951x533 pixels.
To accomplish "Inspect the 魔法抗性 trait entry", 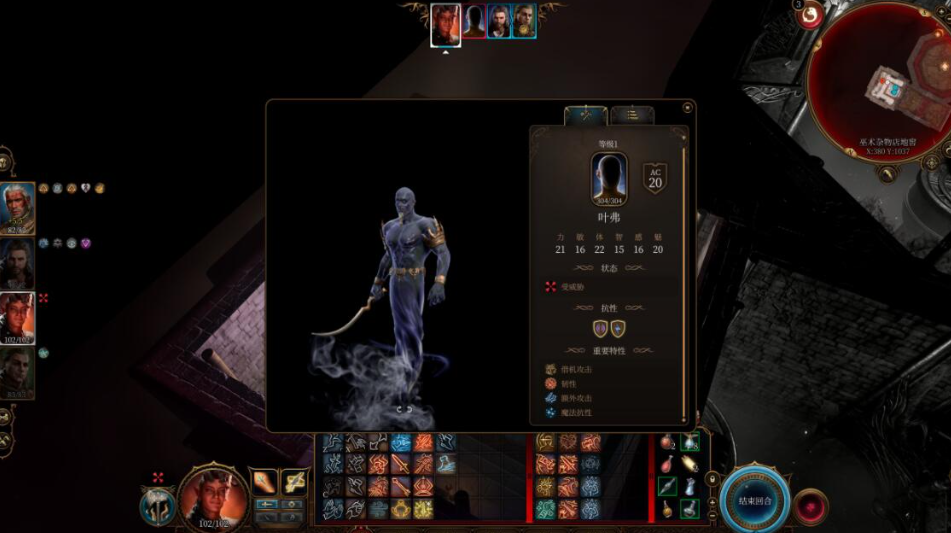I will point(576,412).
